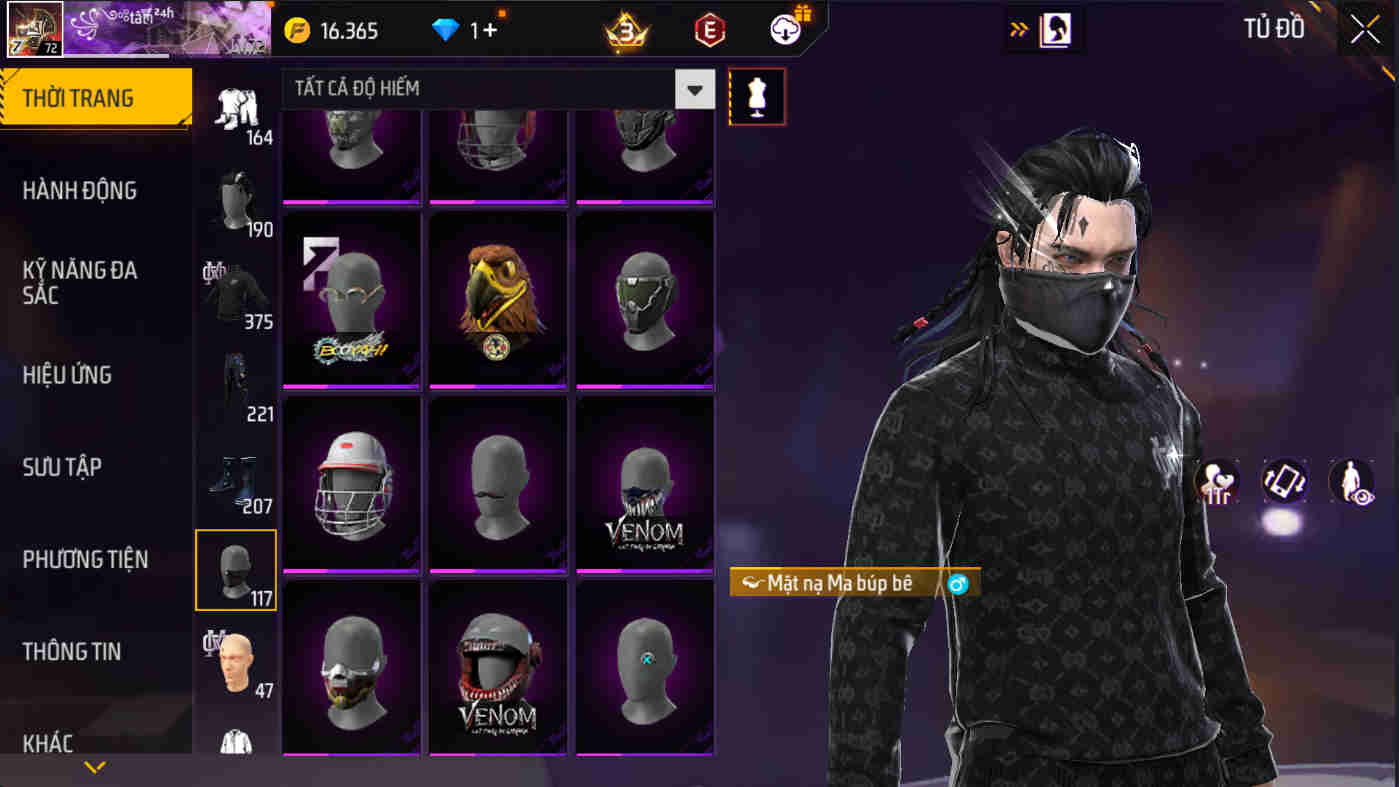
Task: Open the PHƯƠNG TIỆN tab
Action: click(x=87, y=559)
